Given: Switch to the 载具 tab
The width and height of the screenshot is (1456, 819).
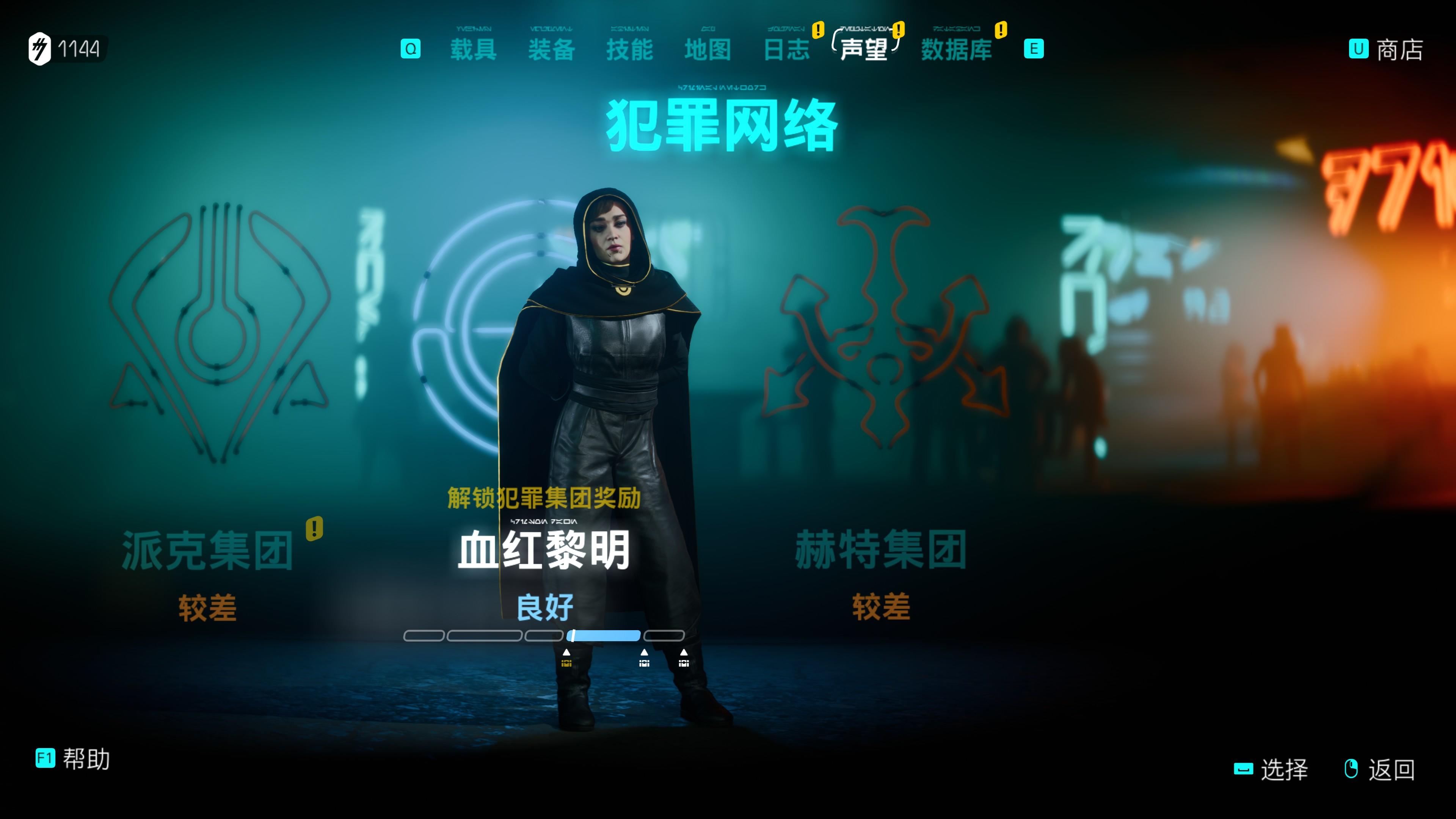Looking at the screenshot, I should [474, 50].
